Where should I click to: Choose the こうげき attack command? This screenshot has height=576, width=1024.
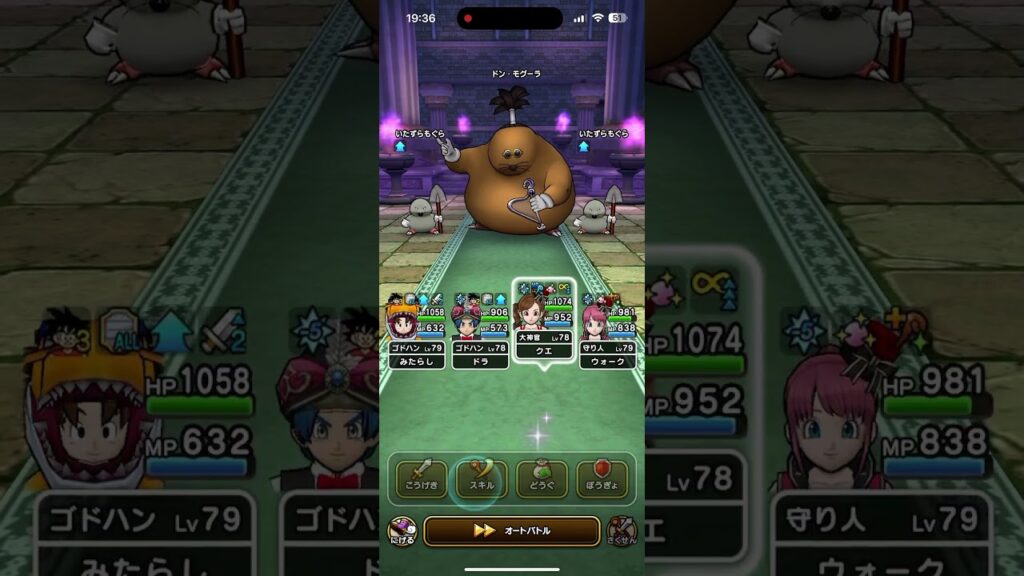point(421,479)
